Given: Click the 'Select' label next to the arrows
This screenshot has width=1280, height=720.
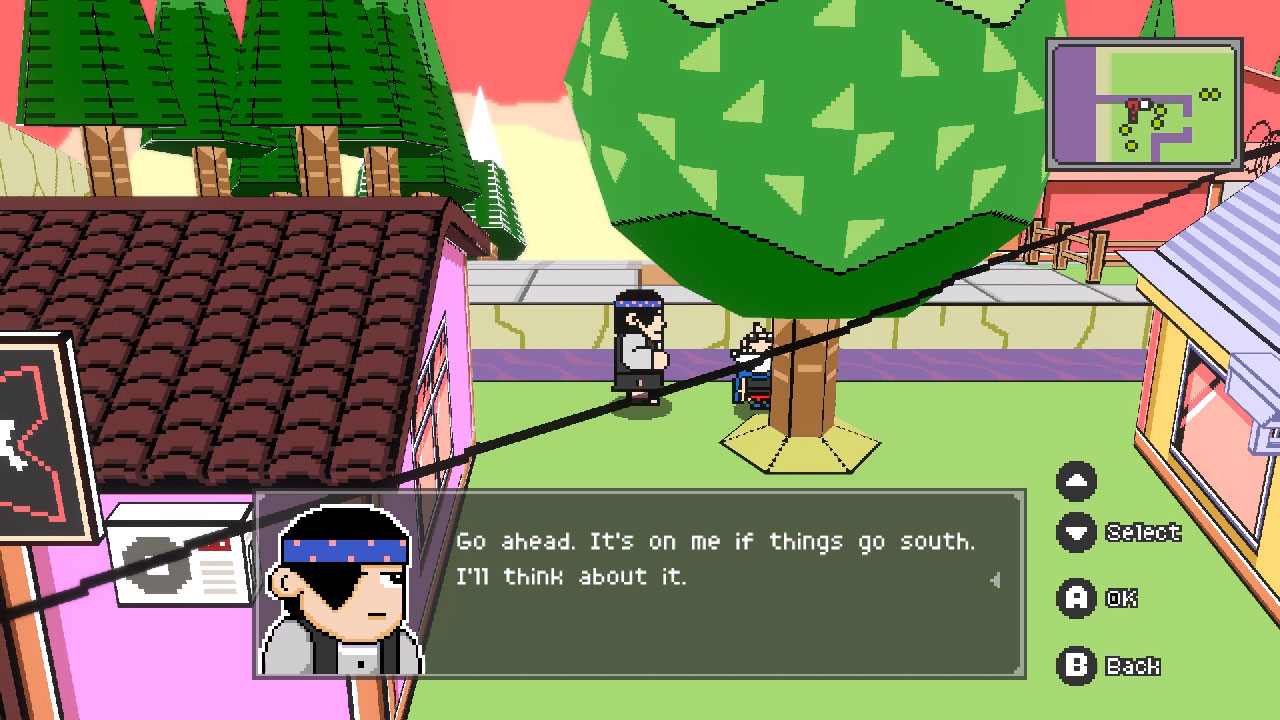Looking at the screenshot, I should (x=1143, y=532).
